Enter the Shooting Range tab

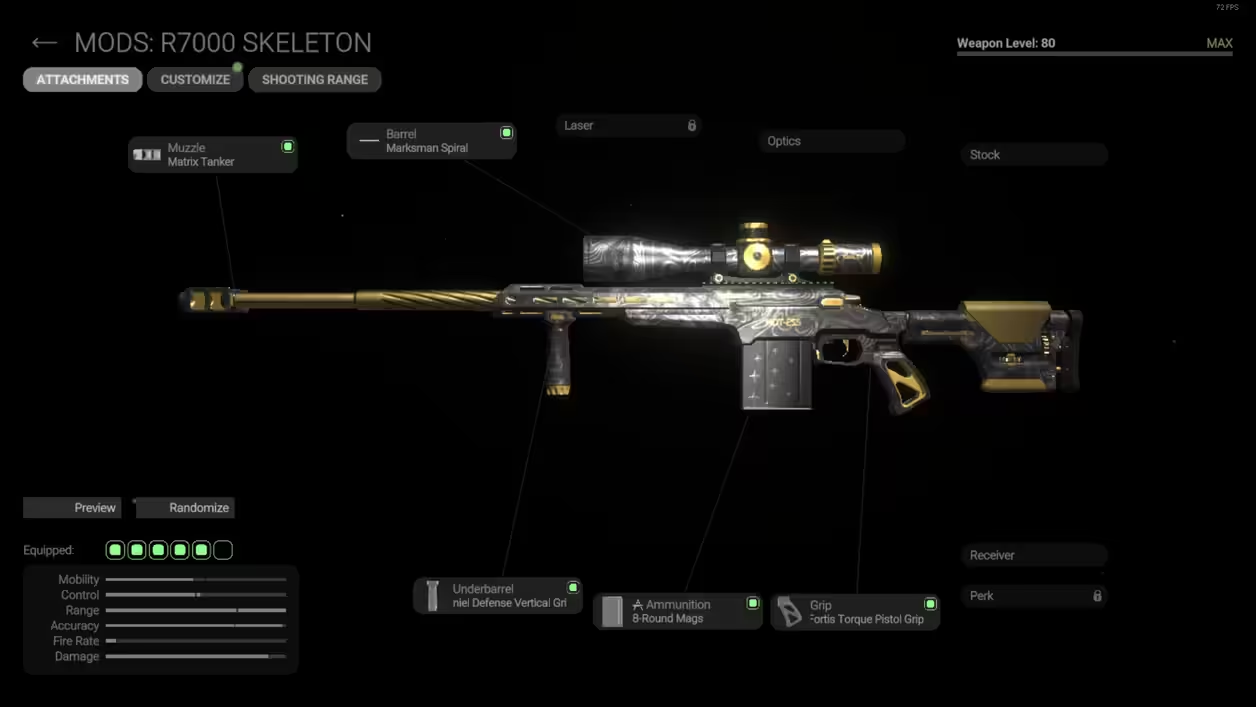pos(315,80)
